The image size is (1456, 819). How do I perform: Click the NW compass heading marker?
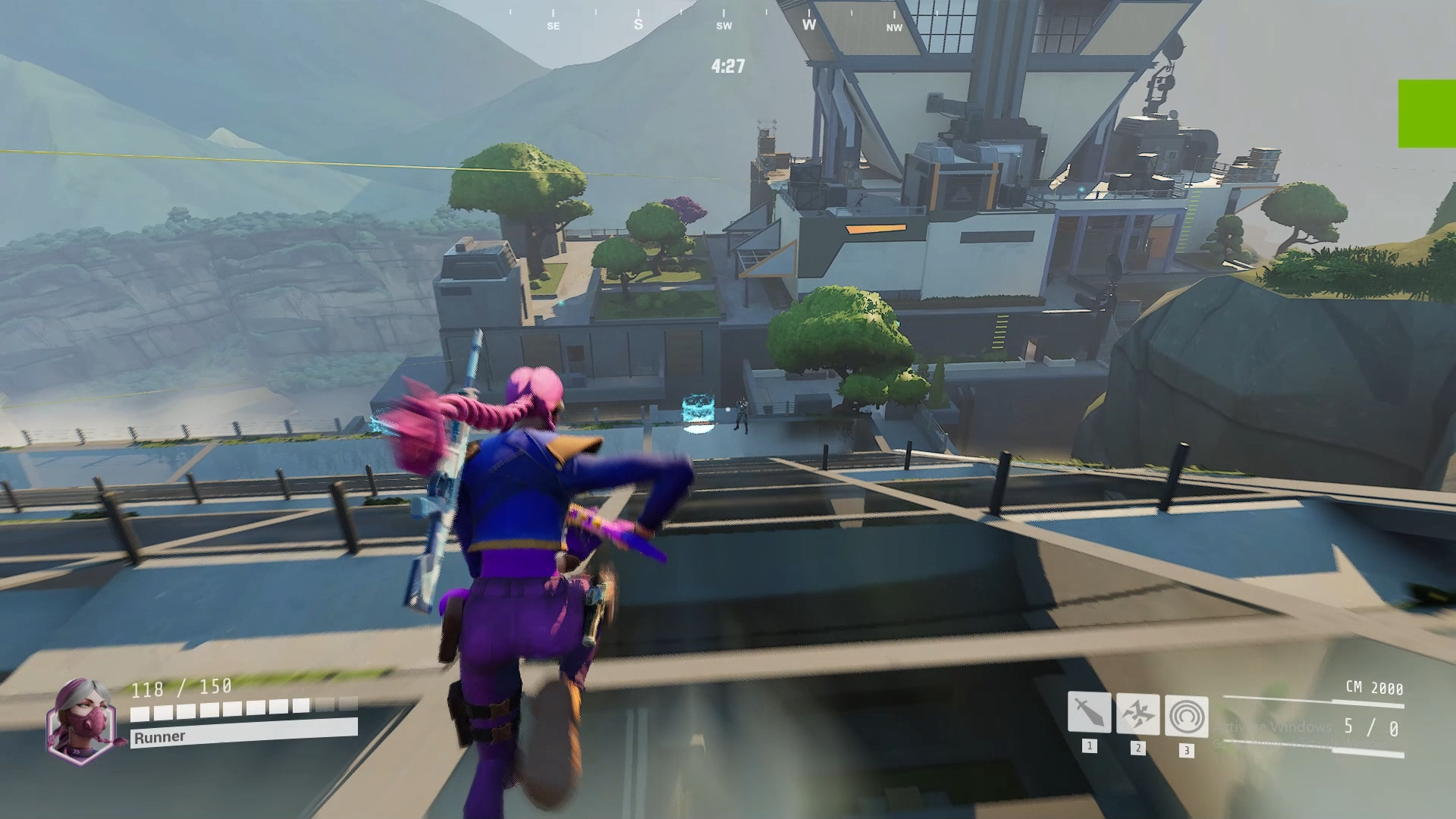click(x=893, y=28)
